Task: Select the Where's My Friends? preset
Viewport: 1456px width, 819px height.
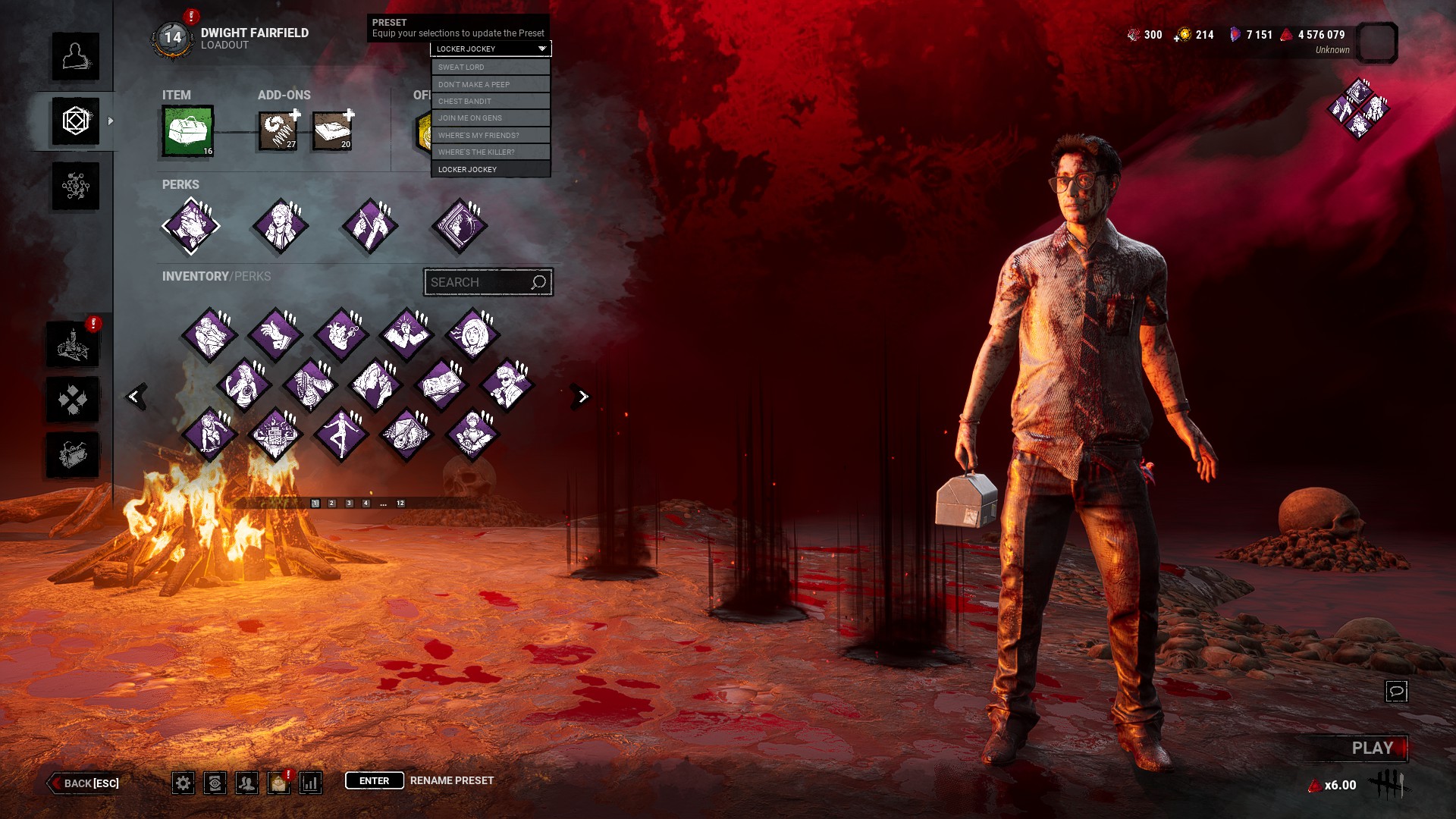Action: 491,135
